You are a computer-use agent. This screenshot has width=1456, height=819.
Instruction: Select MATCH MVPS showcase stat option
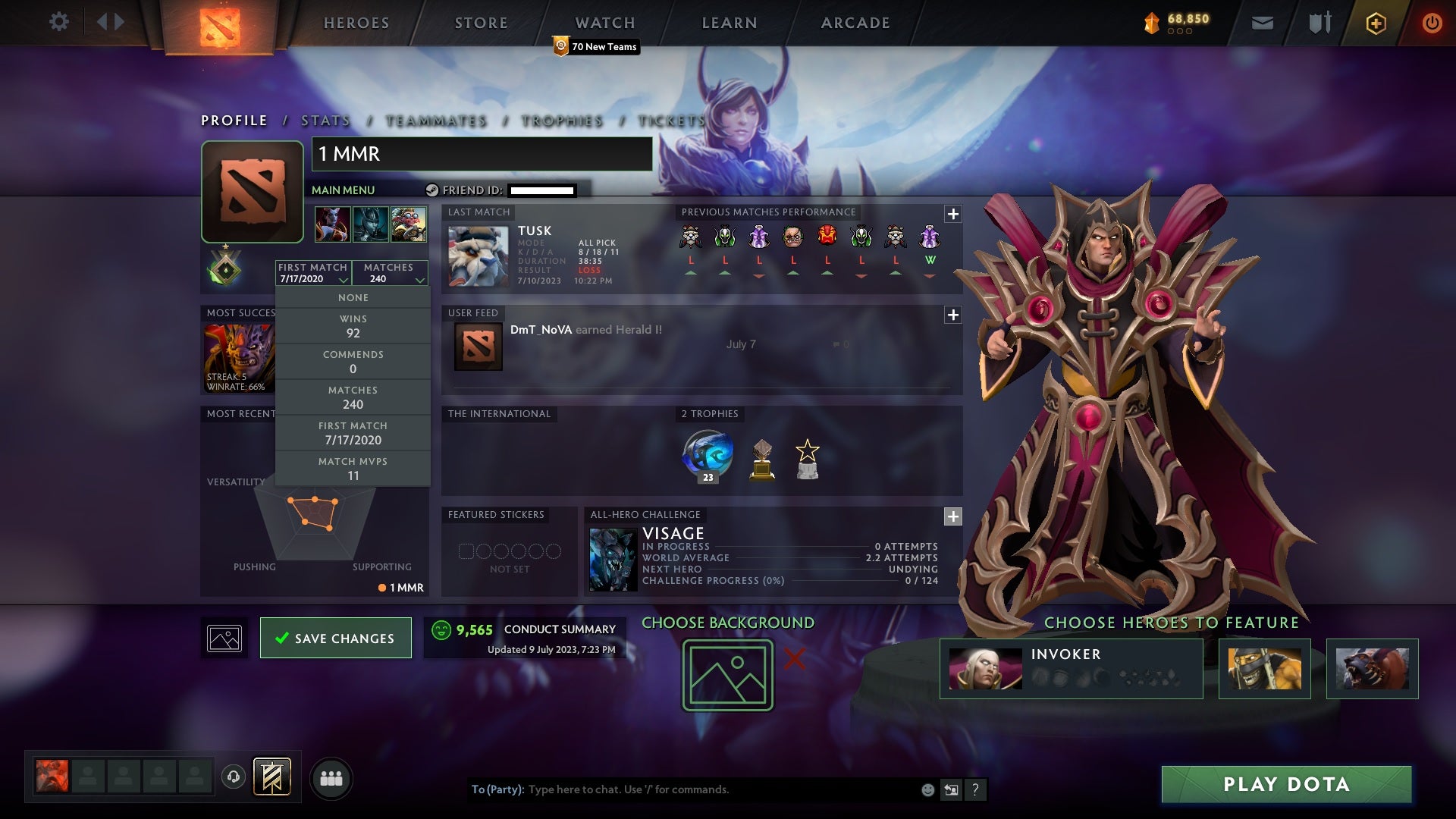(x=353, y=467)
